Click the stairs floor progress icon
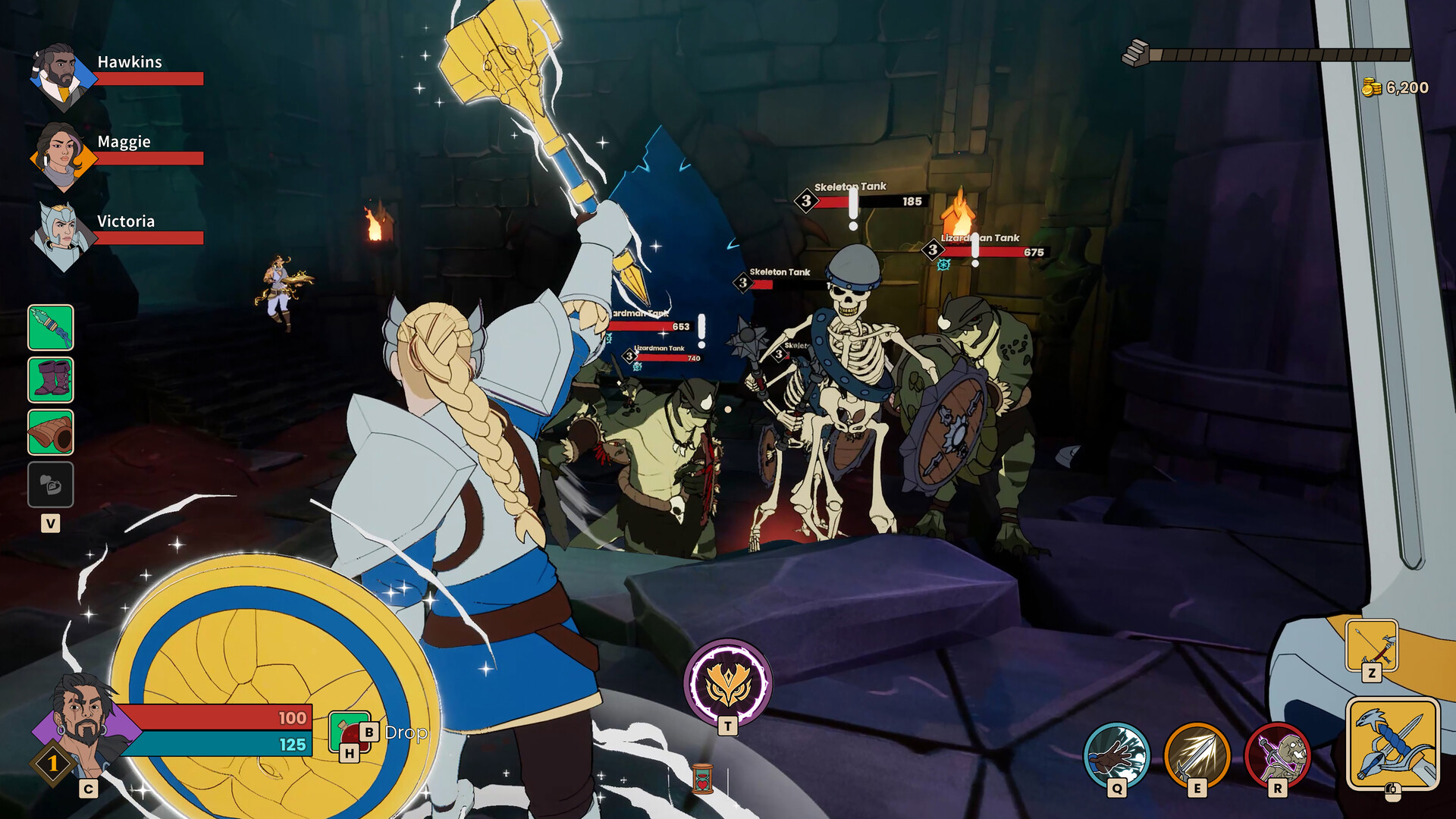Screen dimensions: 1456x819 pyautogui.click(x=1135, y=53)
